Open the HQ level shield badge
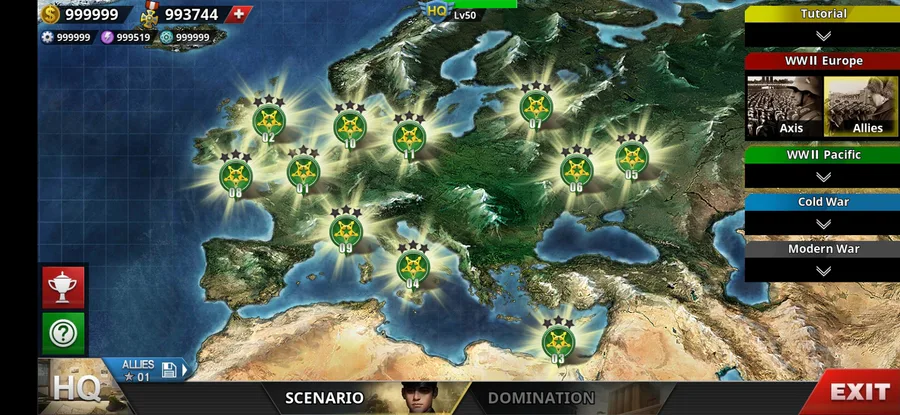The image size is (900, 415). (437, 10)
